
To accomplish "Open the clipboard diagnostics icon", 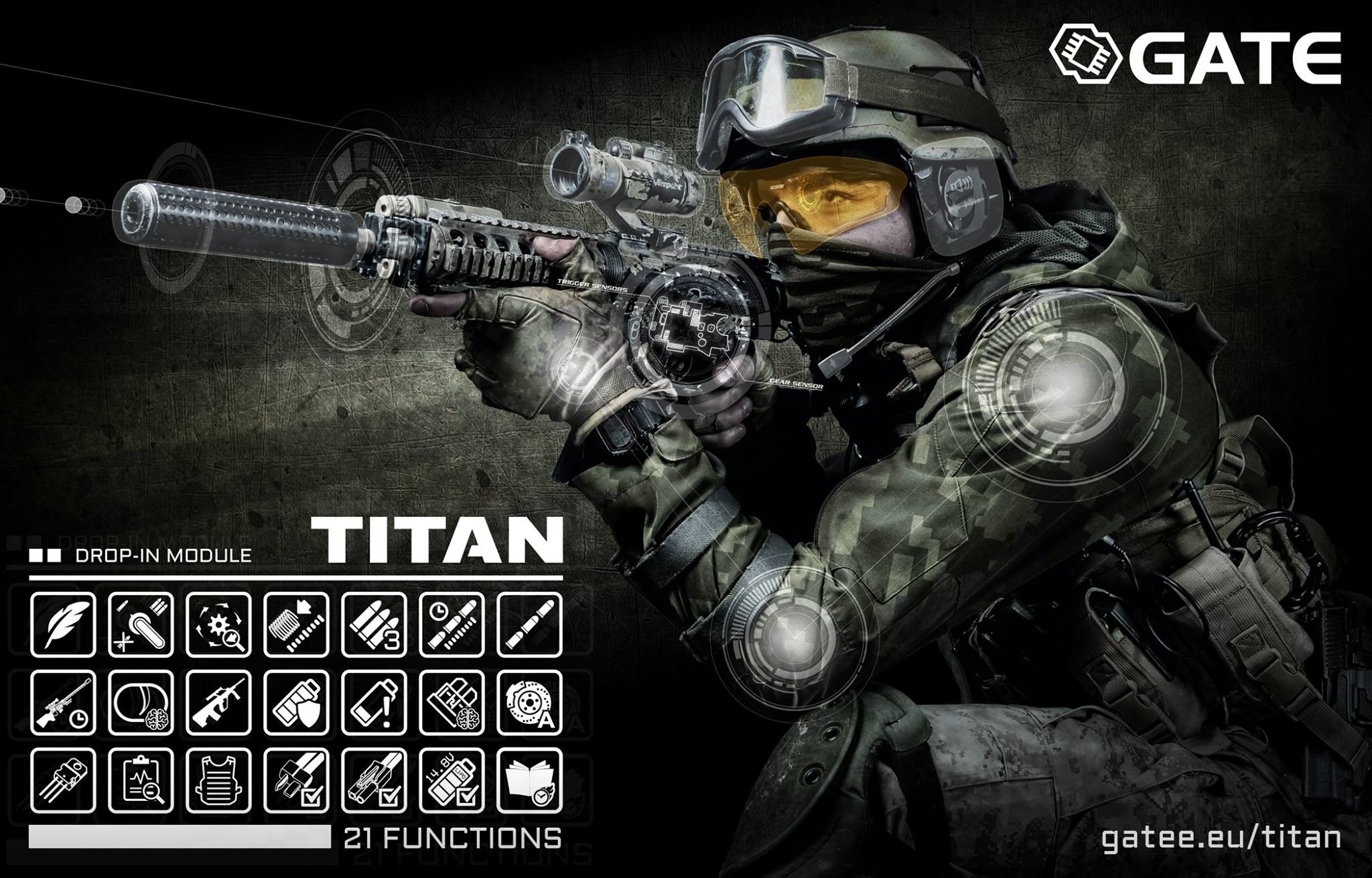I will 141,779.
